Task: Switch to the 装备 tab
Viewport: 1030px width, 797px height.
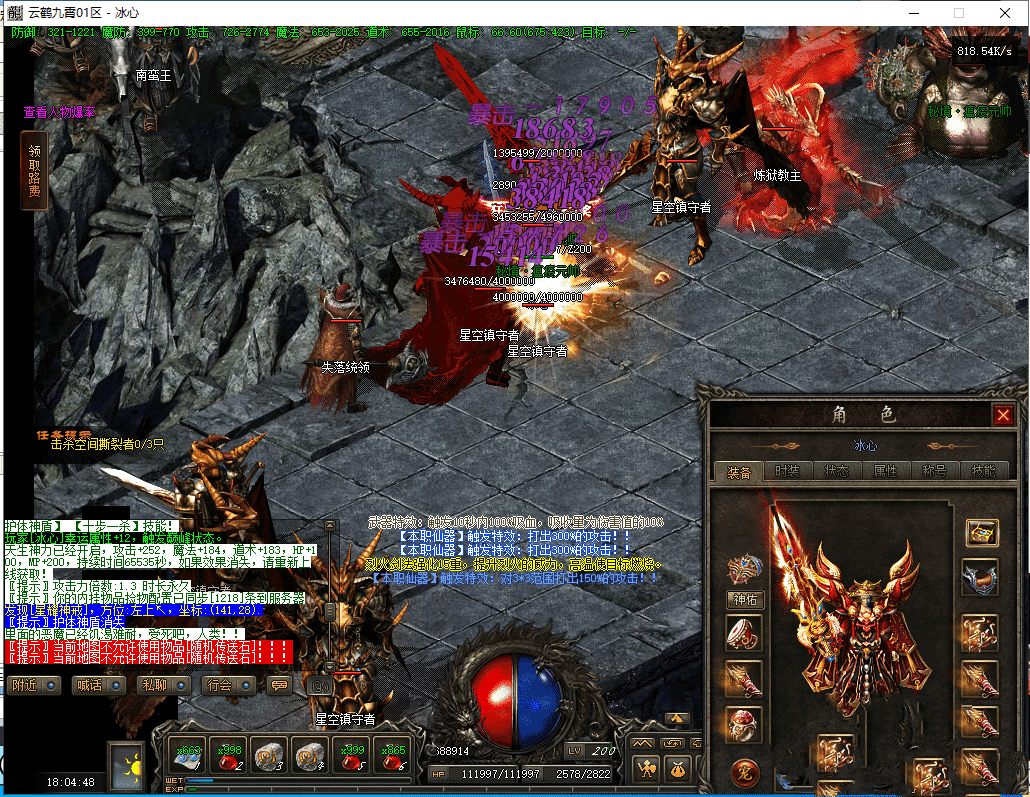Action: 739,472
